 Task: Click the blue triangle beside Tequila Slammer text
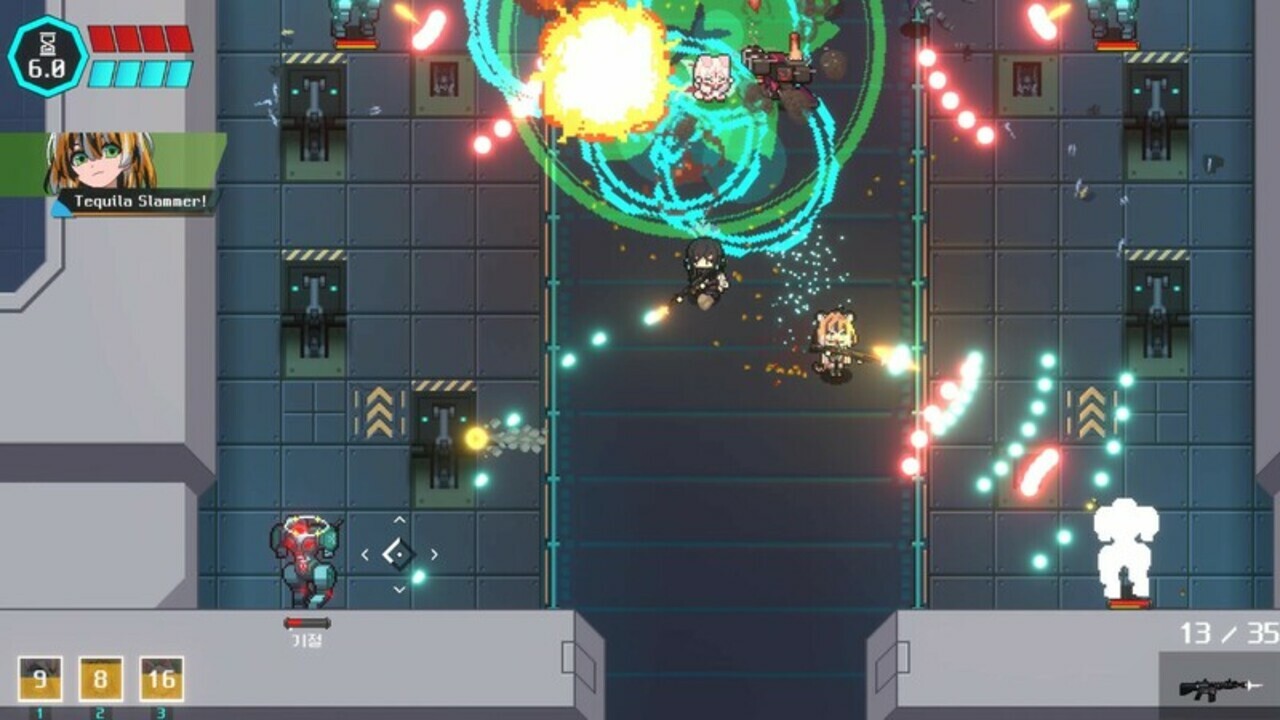(x=62, y=211)
